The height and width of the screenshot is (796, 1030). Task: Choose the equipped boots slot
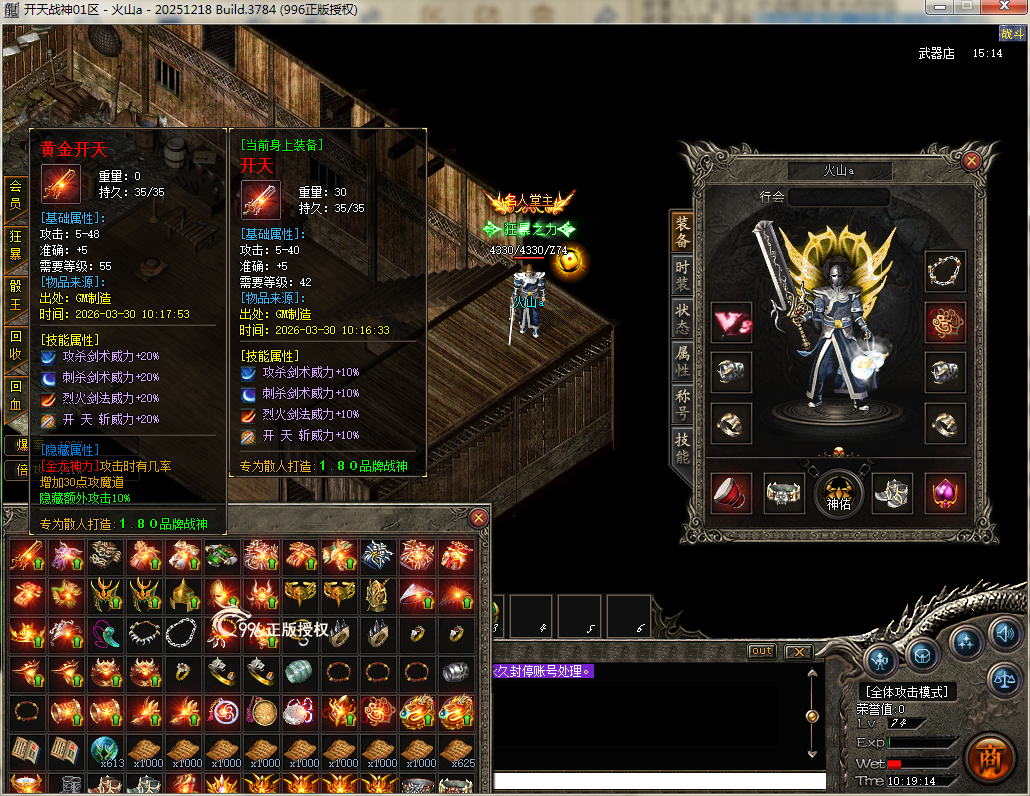[x=891, y=492]
